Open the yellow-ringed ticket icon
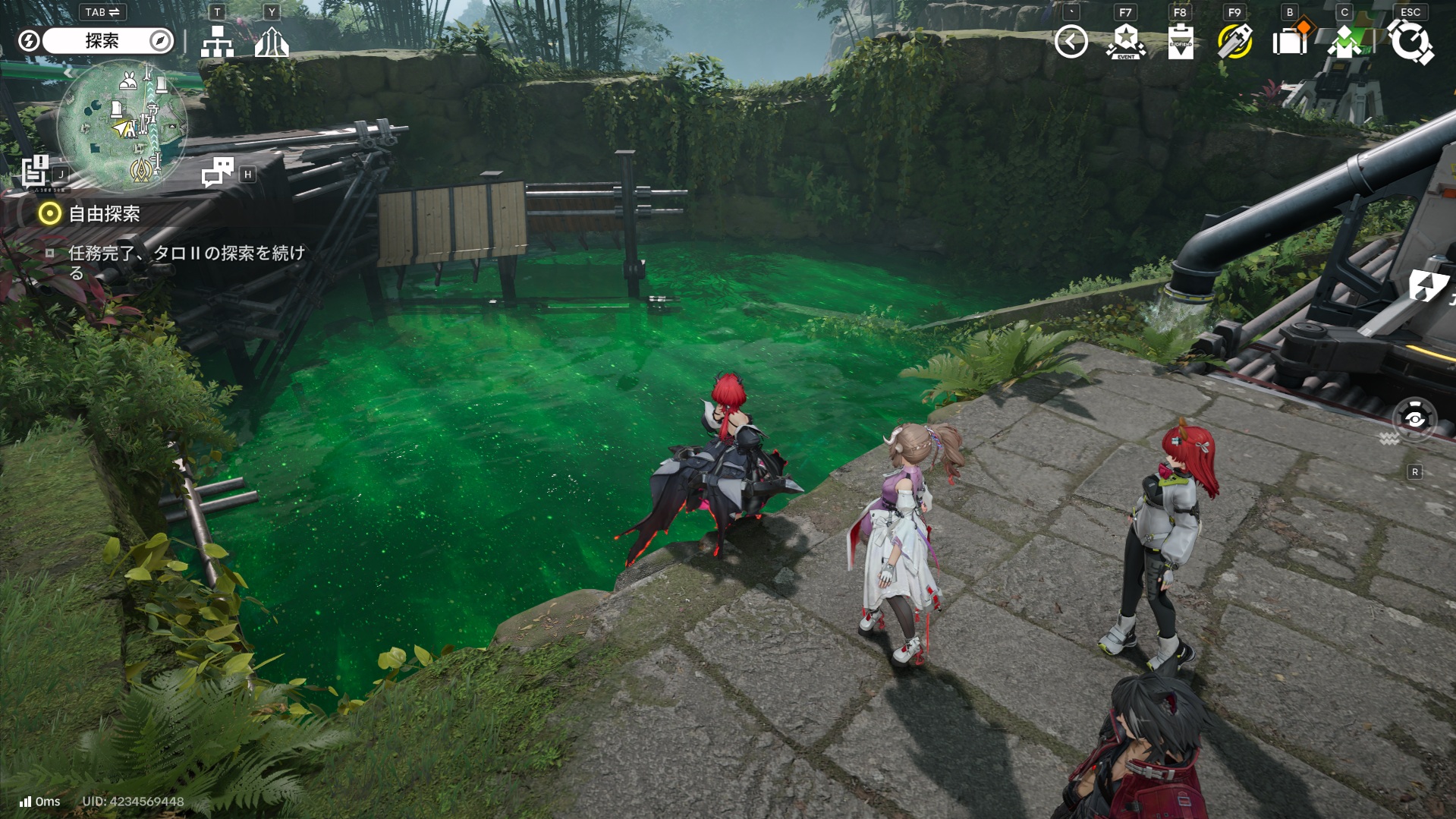The image size is (1456, 819). pyautogui.click(x=1234, y=42)
